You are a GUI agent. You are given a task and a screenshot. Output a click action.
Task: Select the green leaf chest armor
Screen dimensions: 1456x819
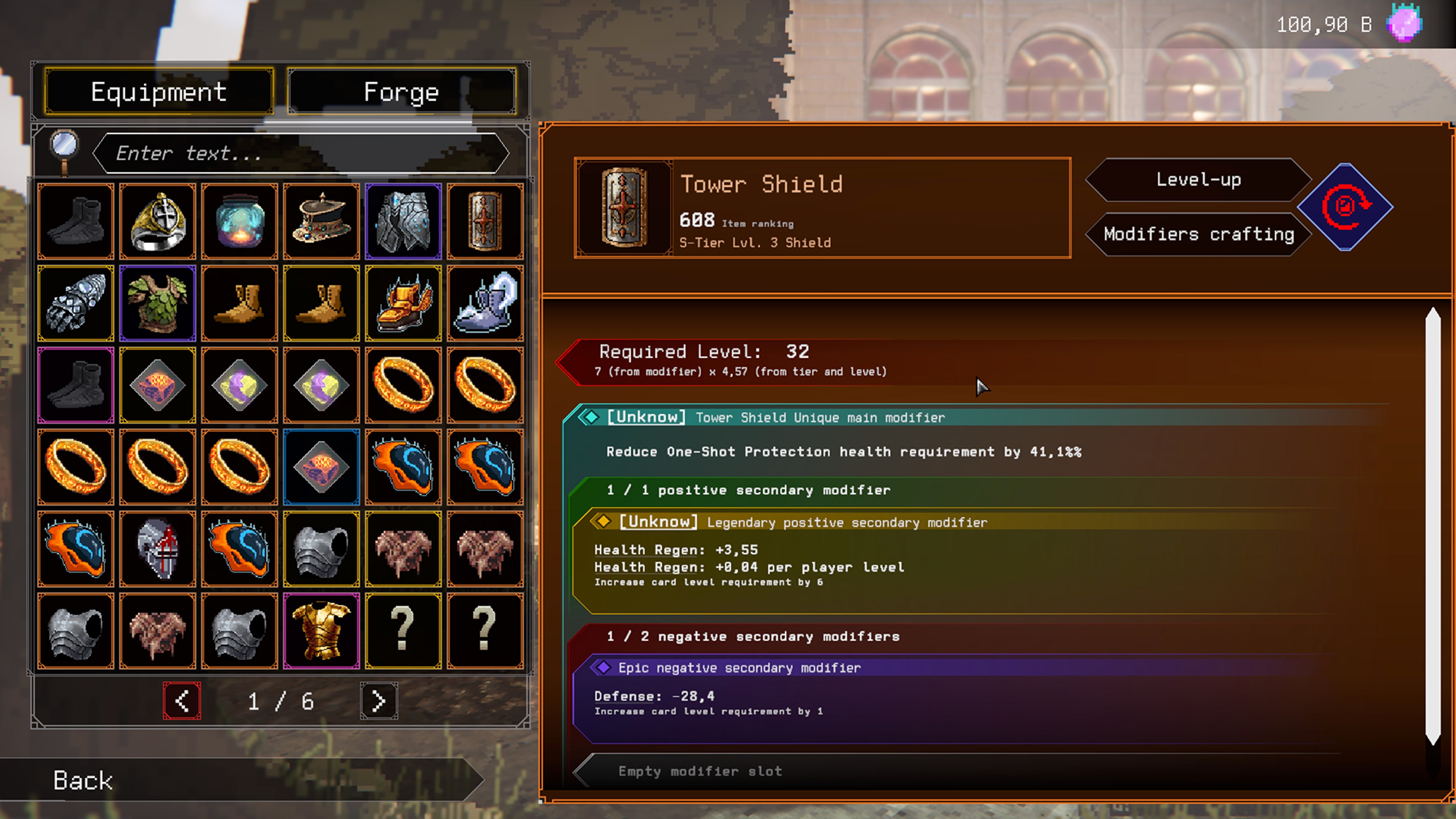158,303
